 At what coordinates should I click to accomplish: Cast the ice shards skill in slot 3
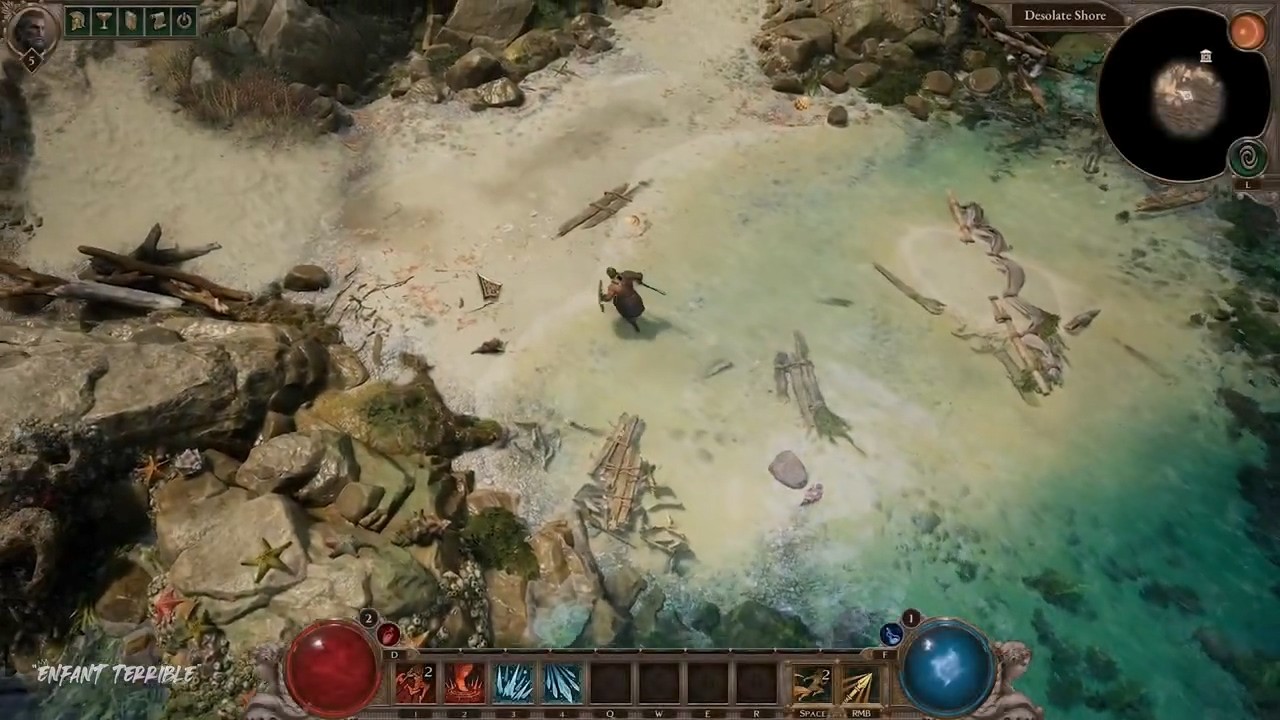point(513,684)
